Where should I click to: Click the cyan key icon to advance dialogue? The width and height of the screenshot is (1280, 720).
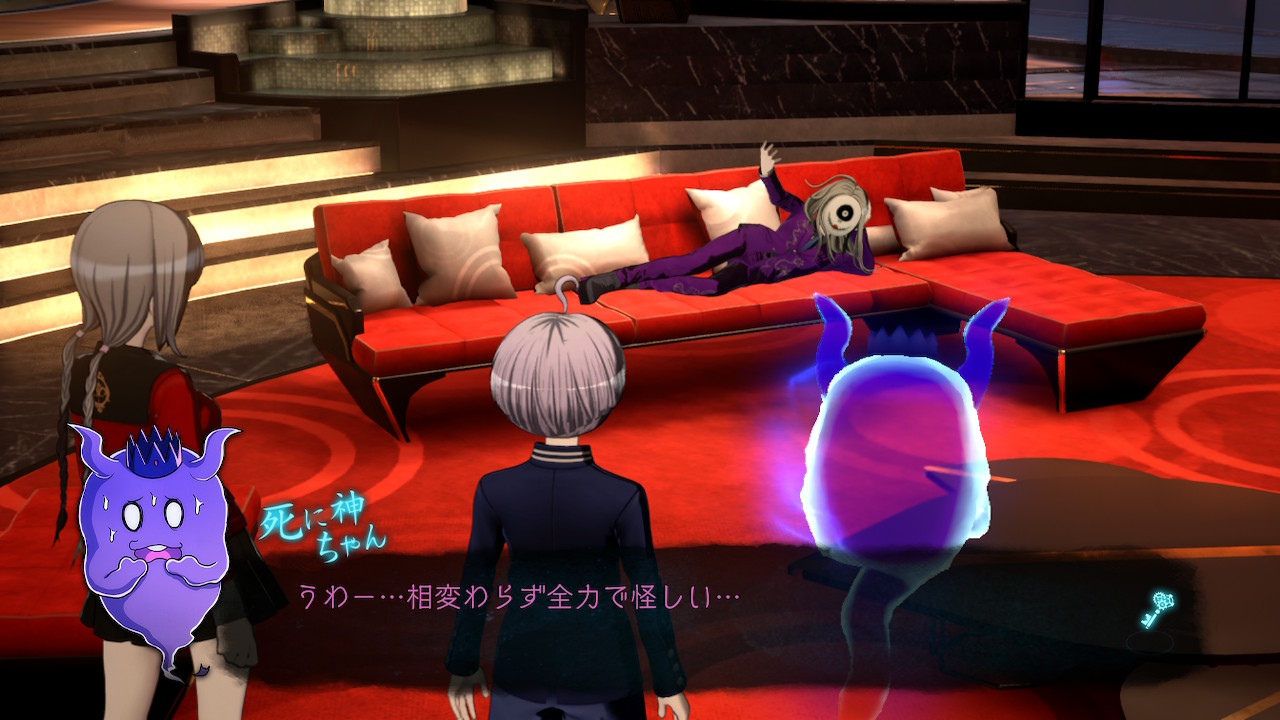(1157, 609)
